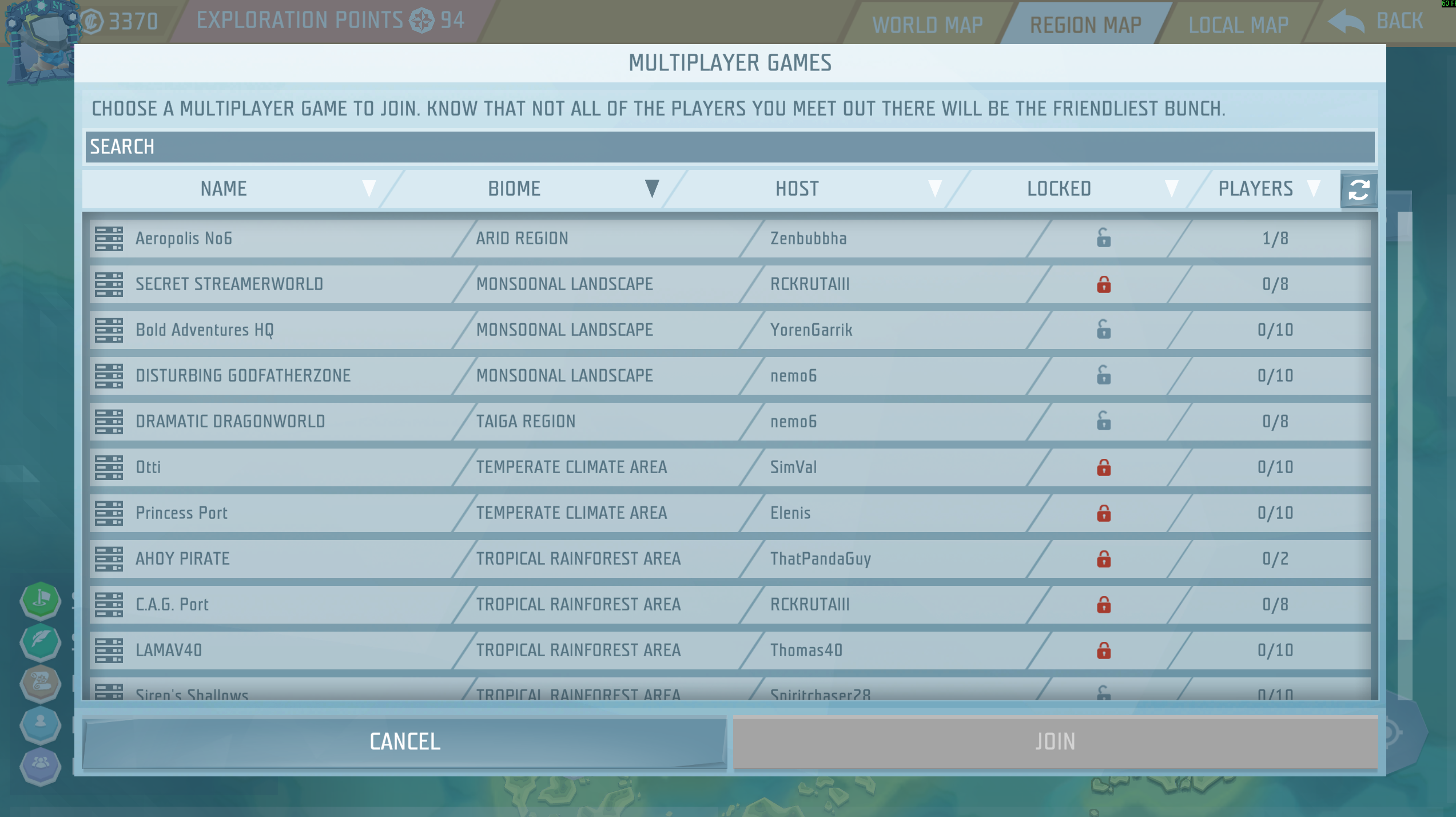Image resolution: width=1456 pixels, height=817 pixels.
Task: Open the purple multiplayer group icon
Action: pos(39,767)
